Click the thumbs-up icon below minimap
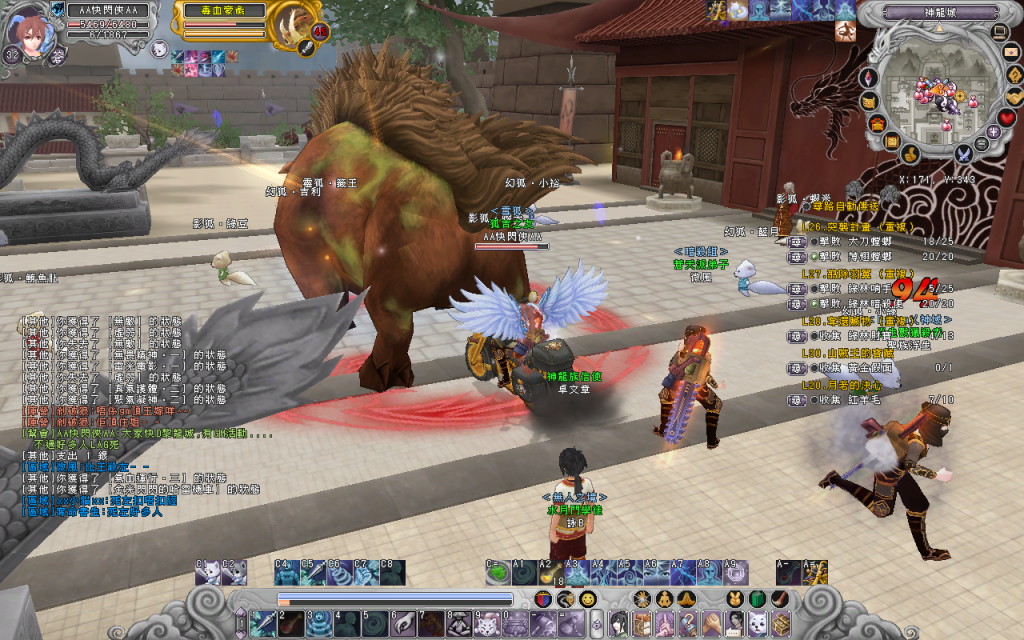Viewport: 1024px width, 640px height. pyautogui.click(x=911, y=153)
